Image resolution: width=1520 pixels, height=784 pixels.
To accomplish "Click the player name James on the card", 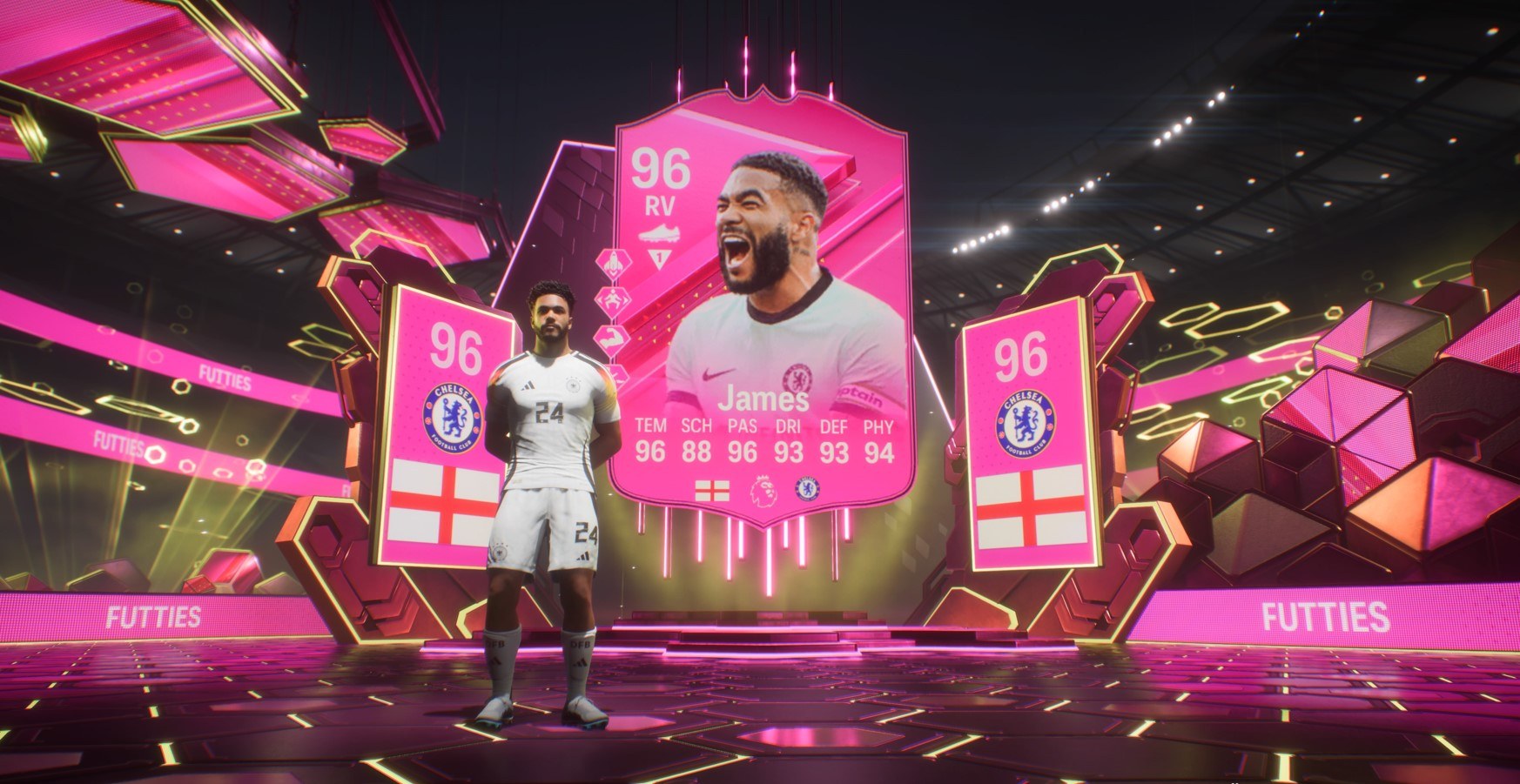I will point(763,399).
